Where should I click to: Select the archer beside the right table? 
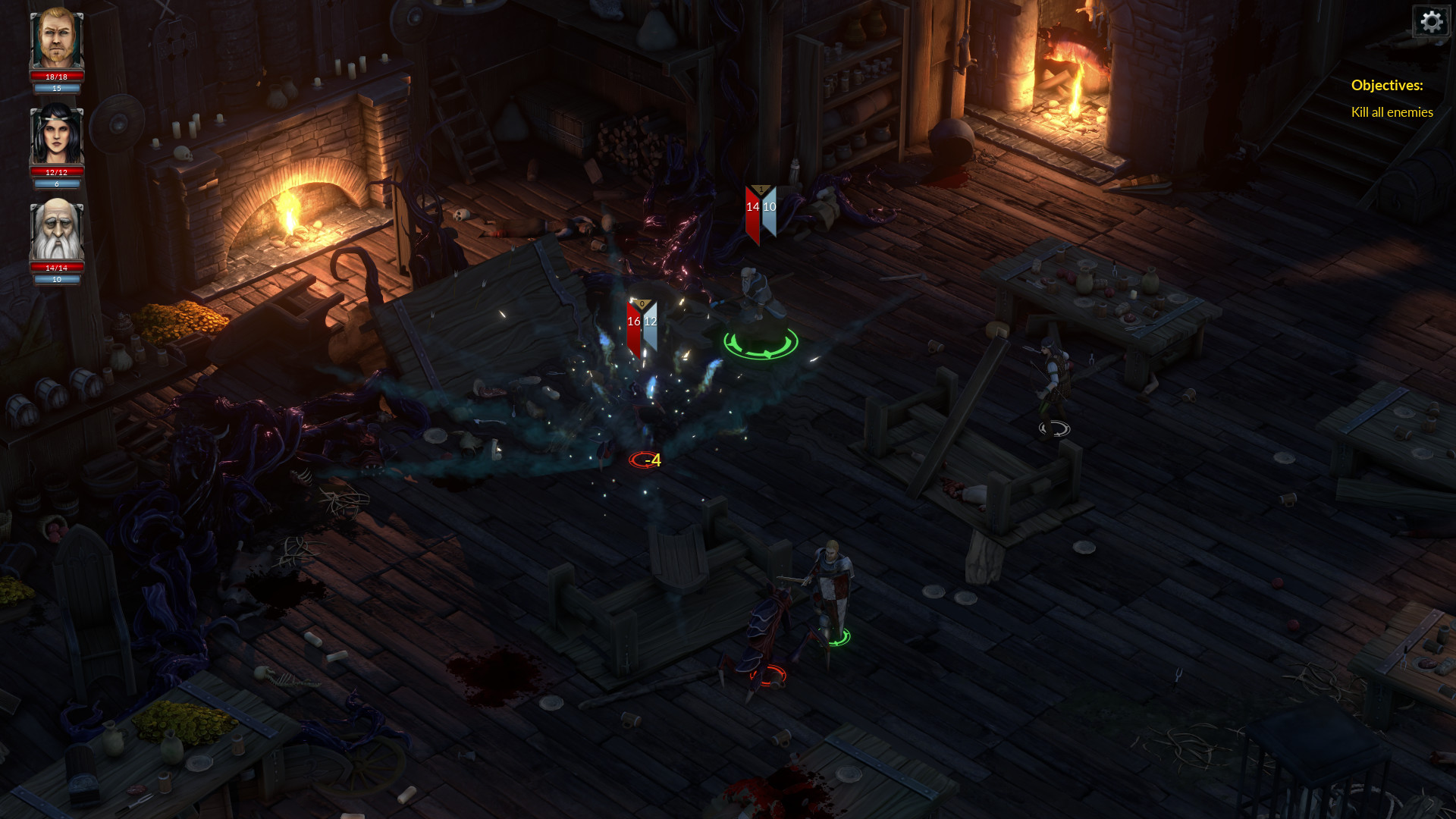[1054, 372]
